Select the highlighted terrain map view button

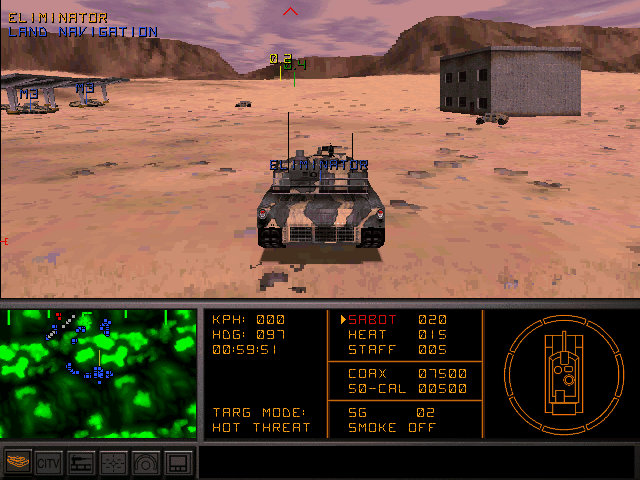point(18,463)
